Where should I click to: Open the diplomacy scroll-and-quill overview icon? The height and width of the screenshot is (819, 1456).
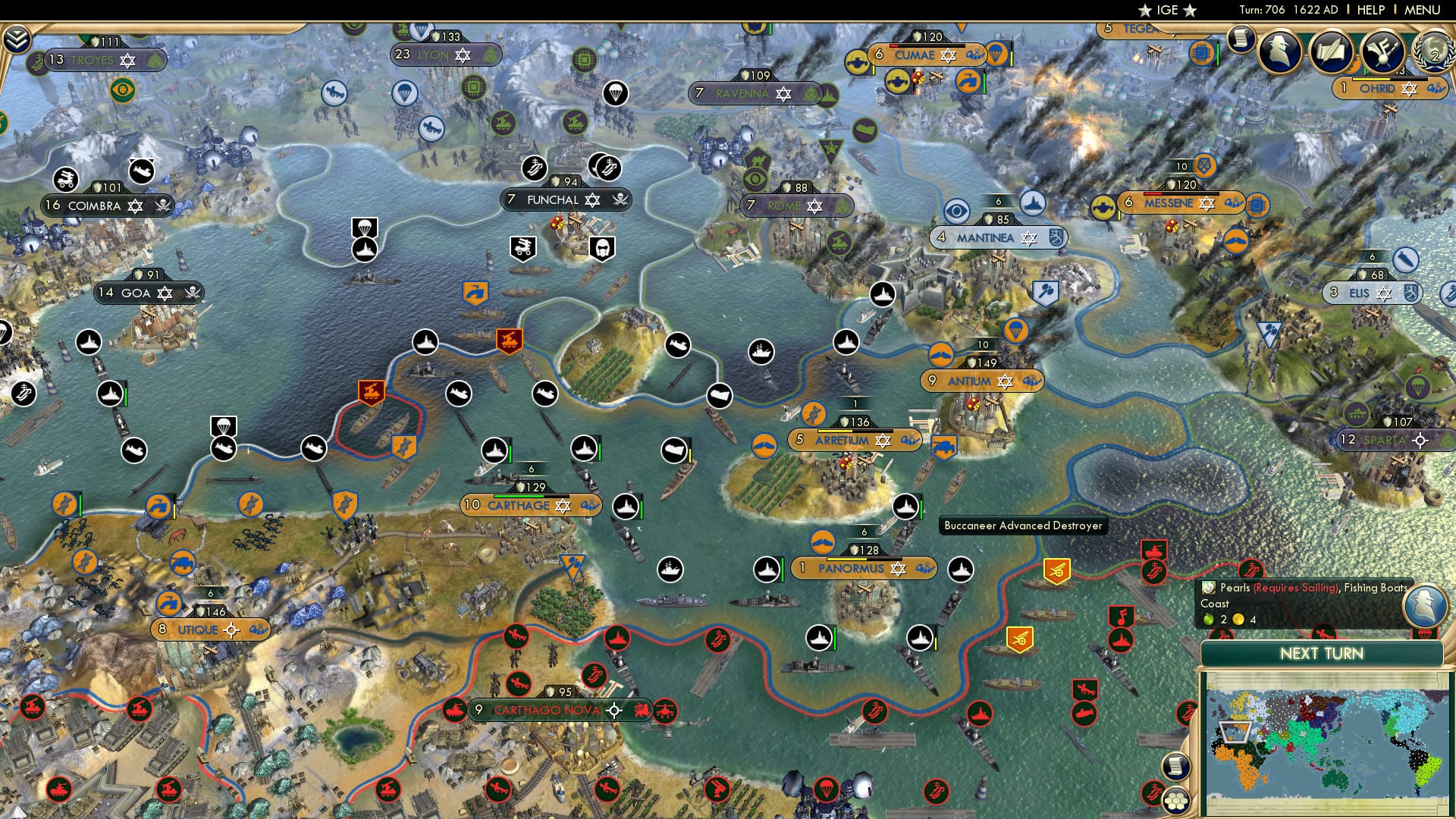[1333, 51]
